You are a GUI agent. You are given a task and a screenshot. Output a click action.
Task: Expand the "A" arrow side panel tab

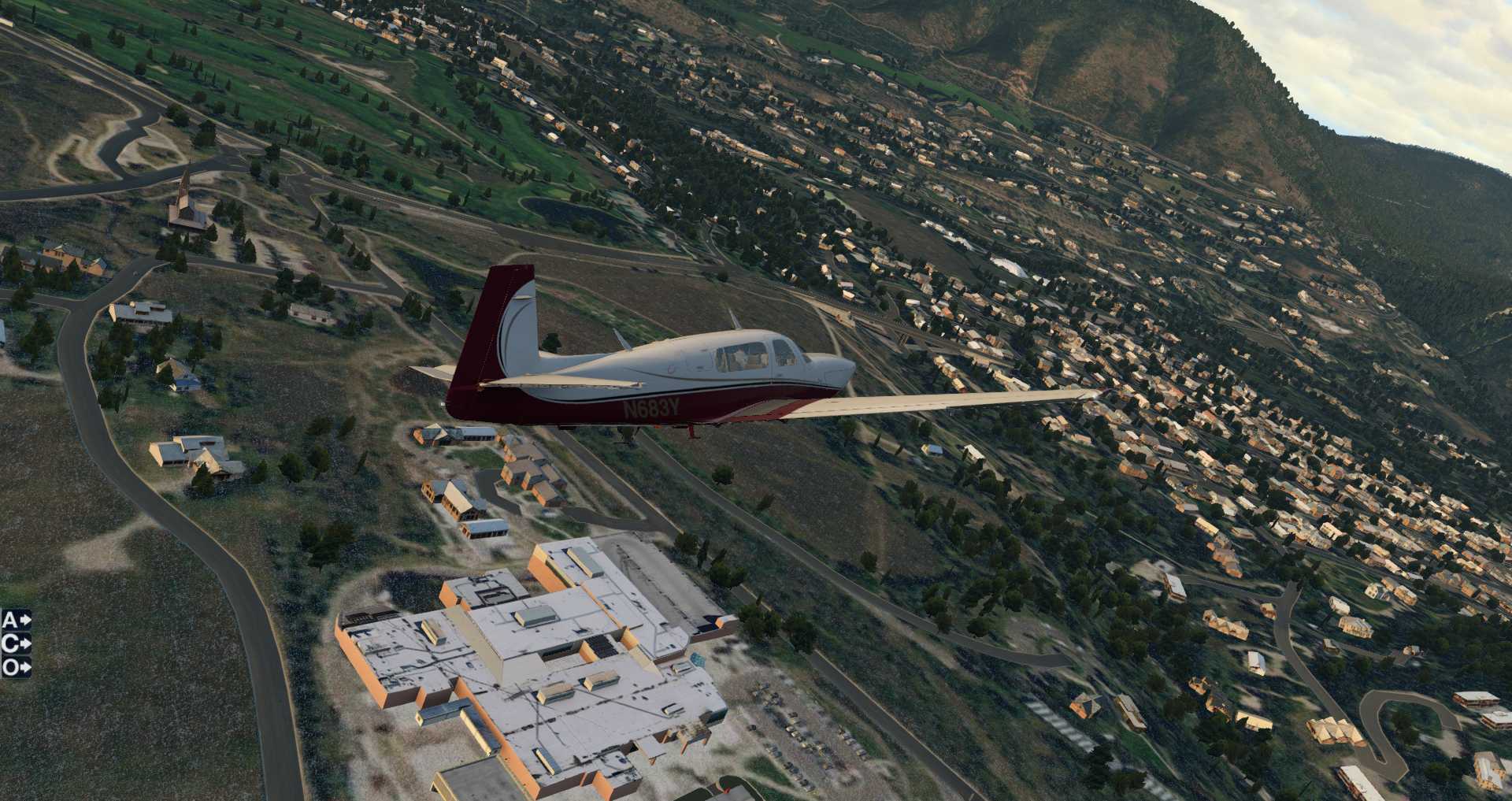pyautogui.click(x=17, y=620)
